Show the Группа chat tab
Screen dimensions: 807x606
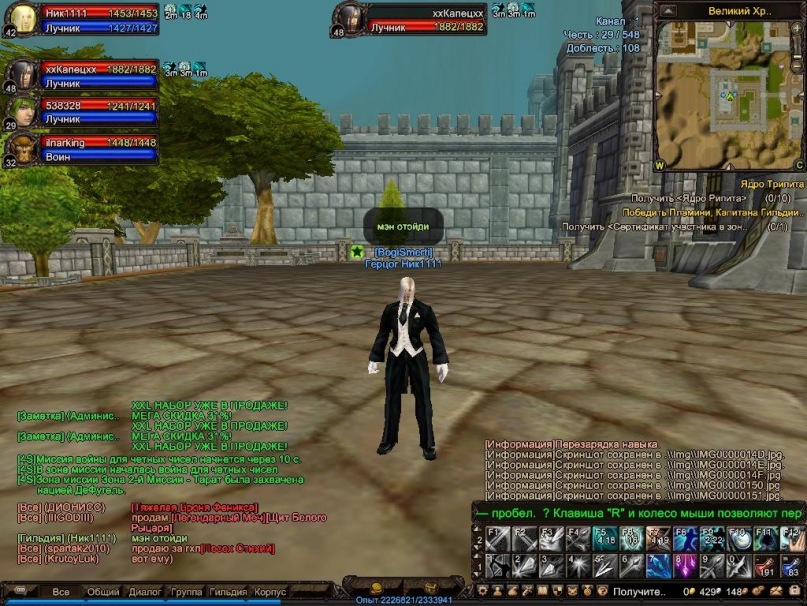[186, 592]
